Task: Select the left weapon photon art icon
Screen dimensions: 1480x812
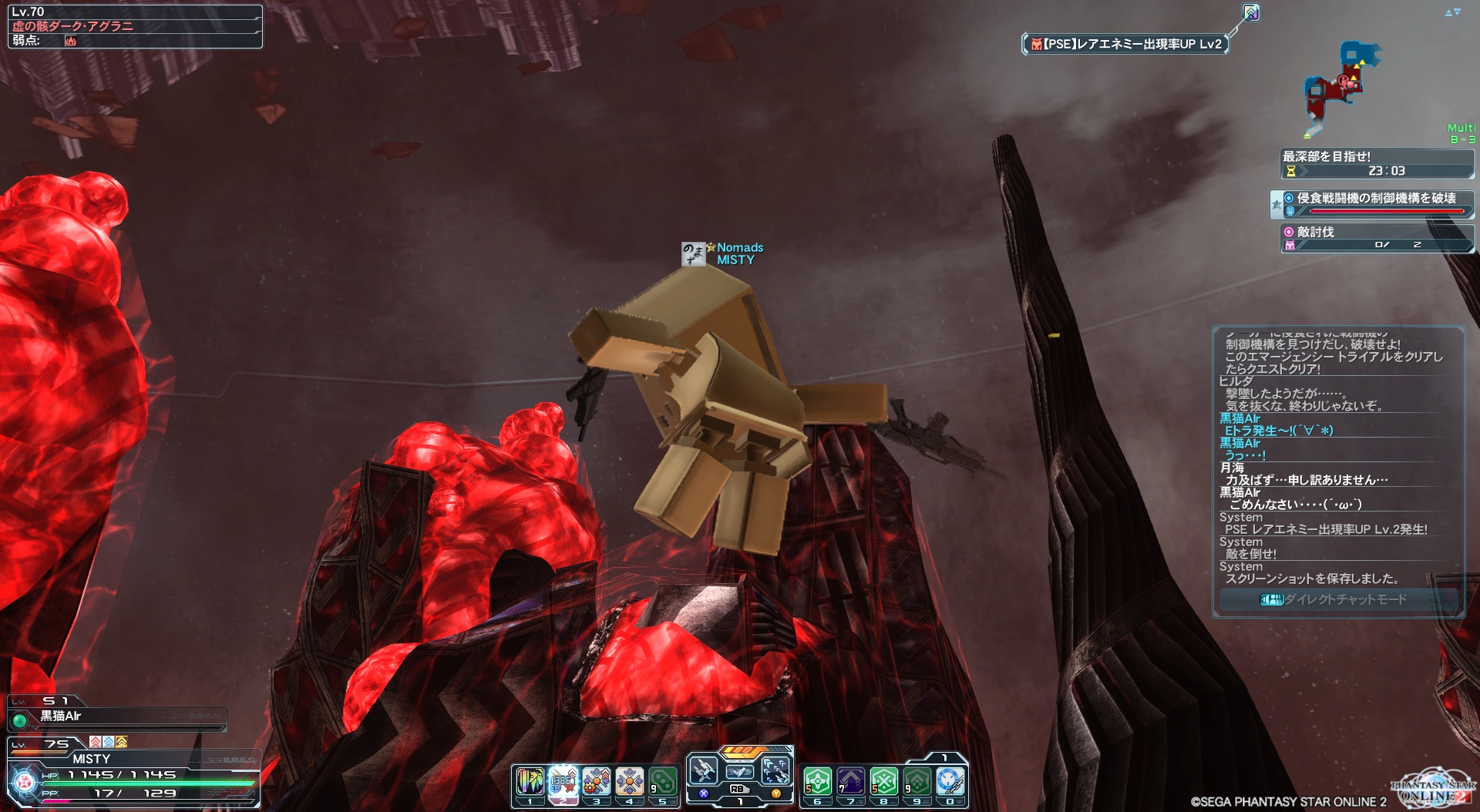Action: coord(703,770)
